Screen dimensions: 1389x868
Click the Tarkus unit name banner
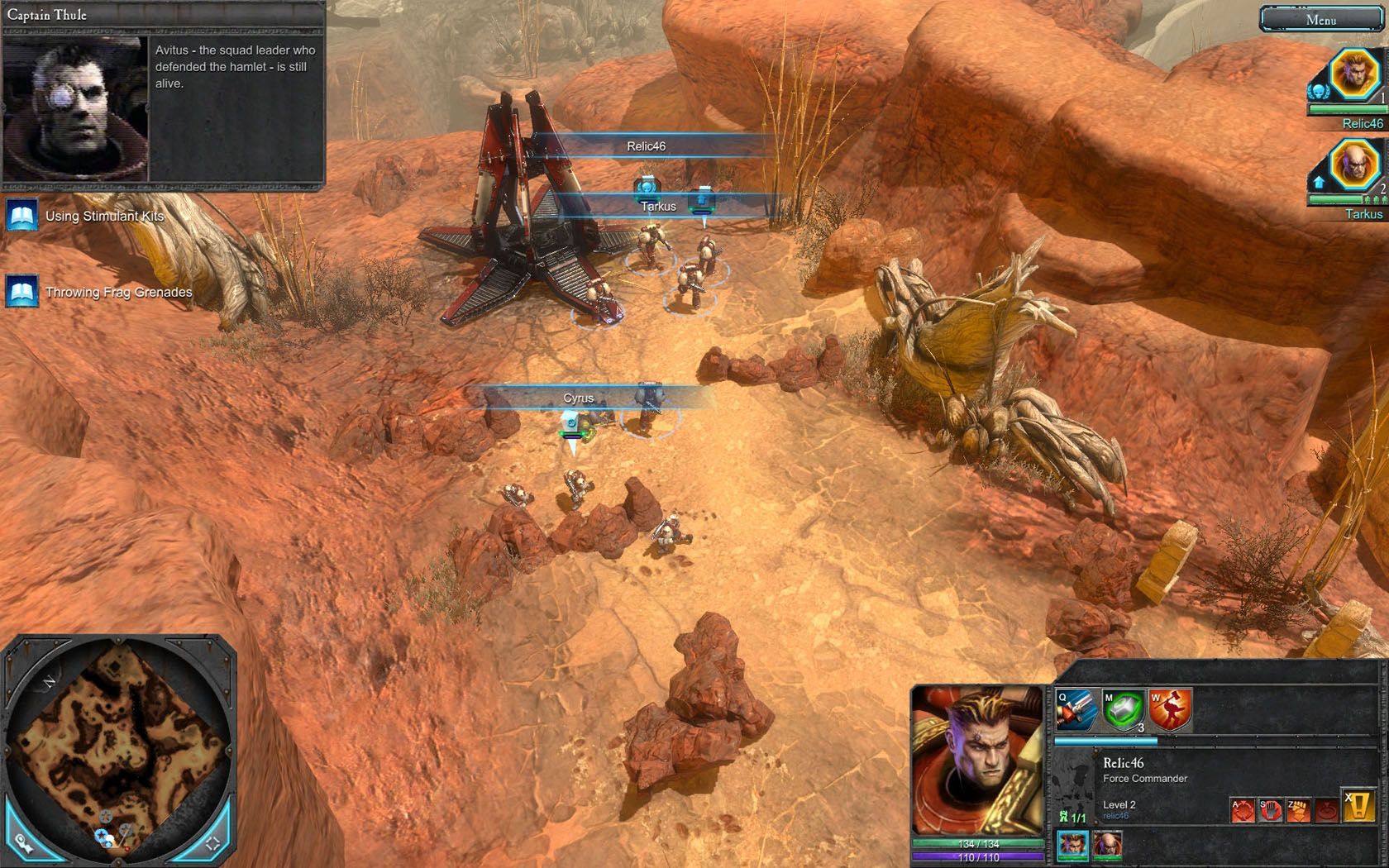658,207
